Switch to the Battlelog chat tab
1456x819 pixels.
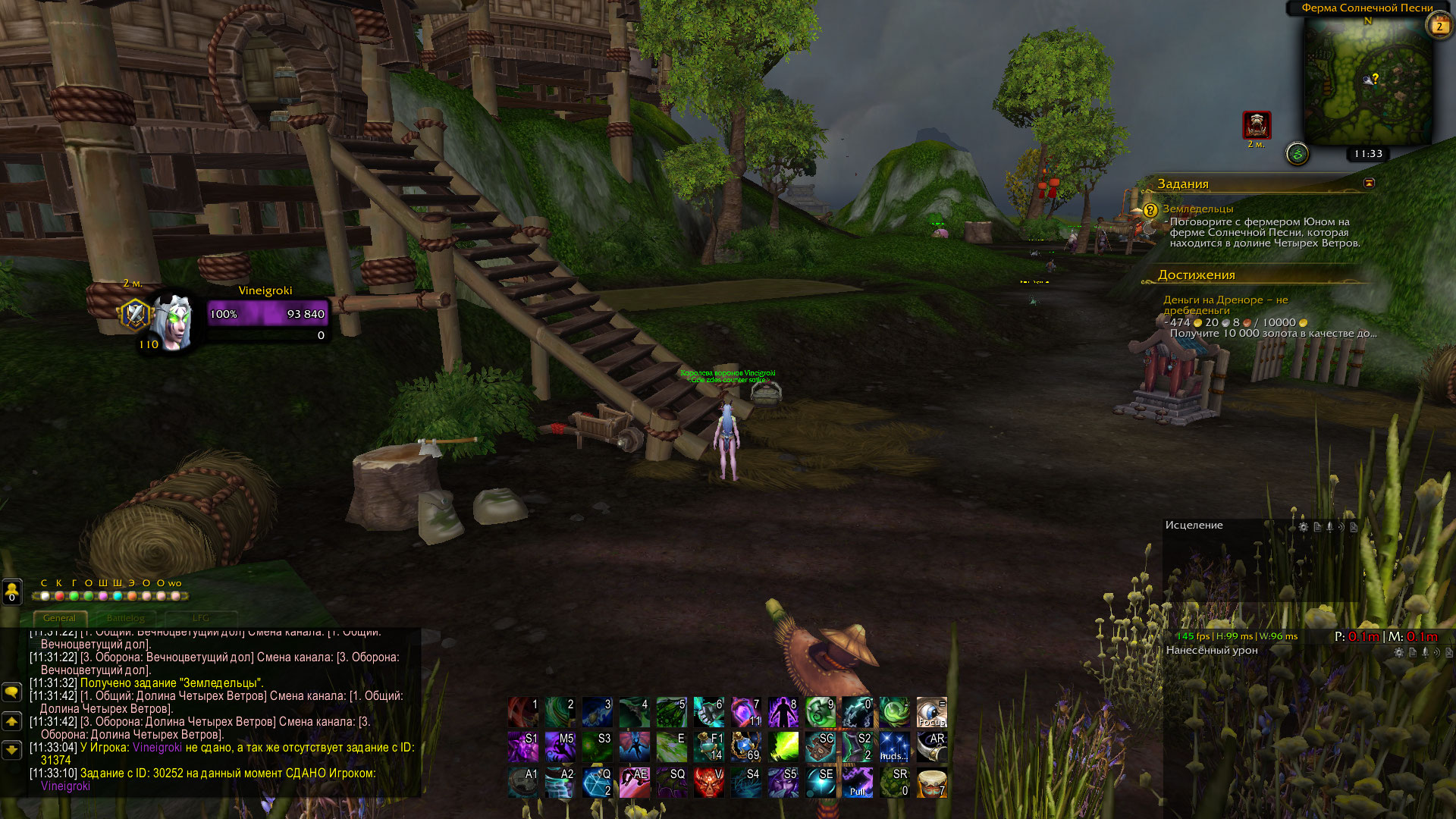[125, 618]
